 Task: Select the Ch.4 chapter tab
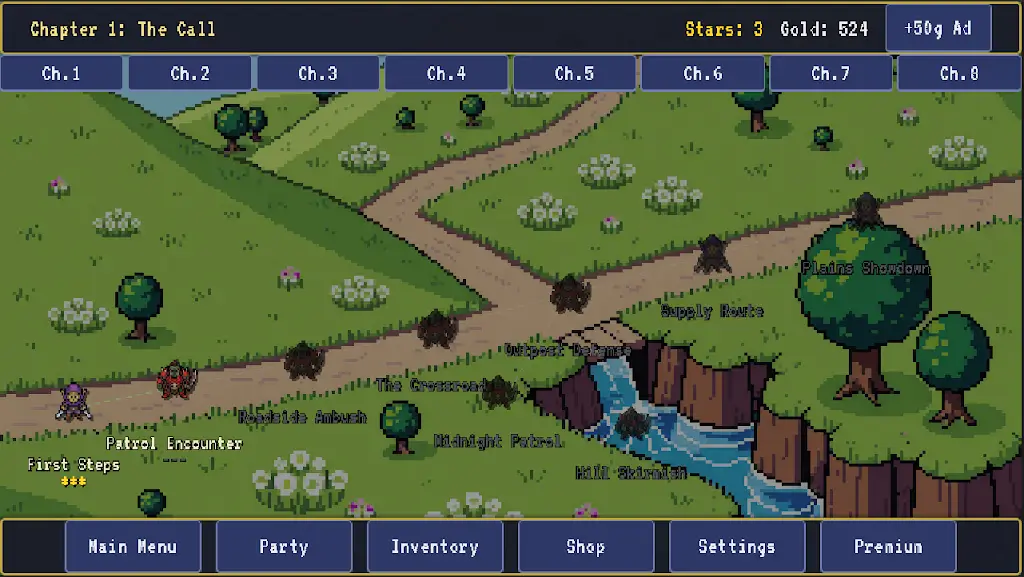click(x=446, y=73)
